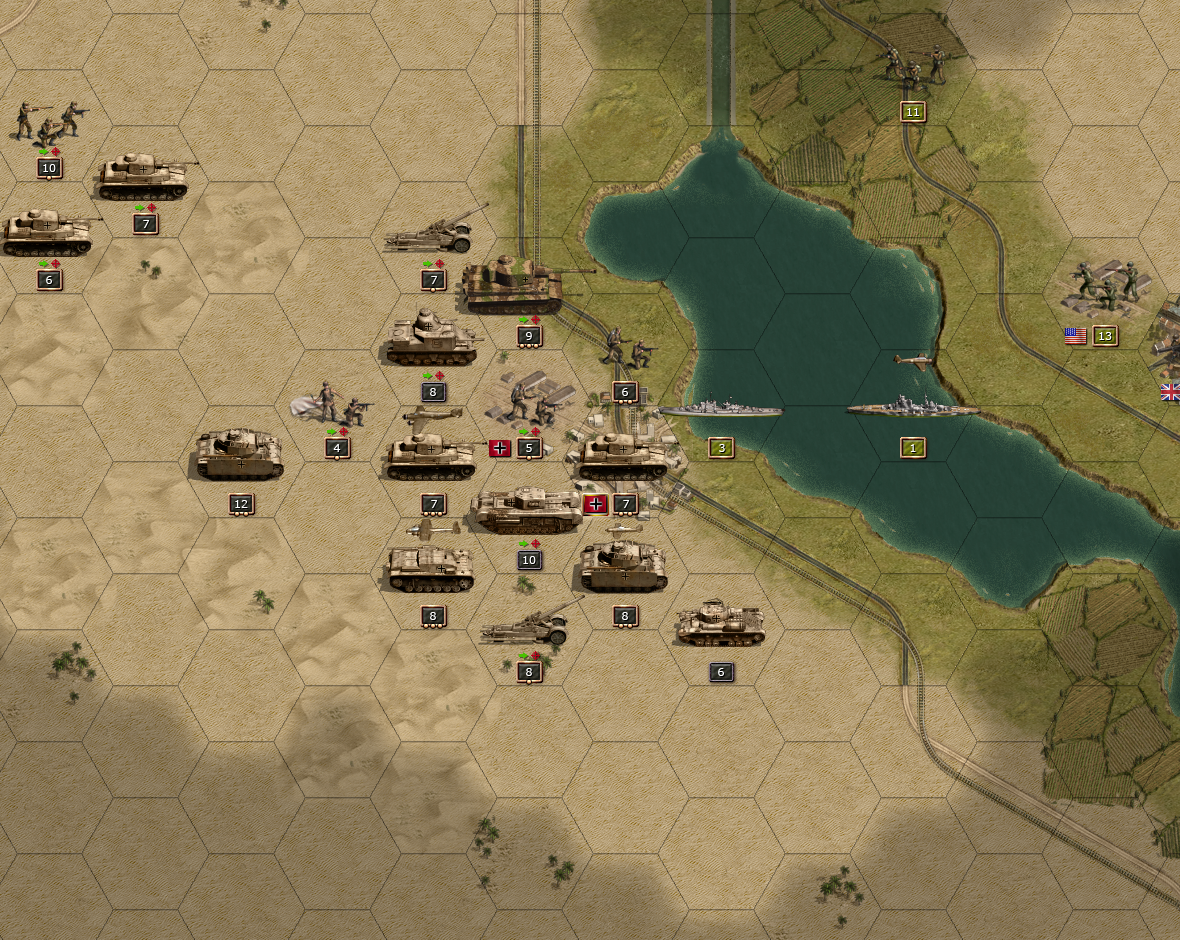Select the infantry unit with strength 6
The width and height of the screenshot is (1180, 940).
627,348
